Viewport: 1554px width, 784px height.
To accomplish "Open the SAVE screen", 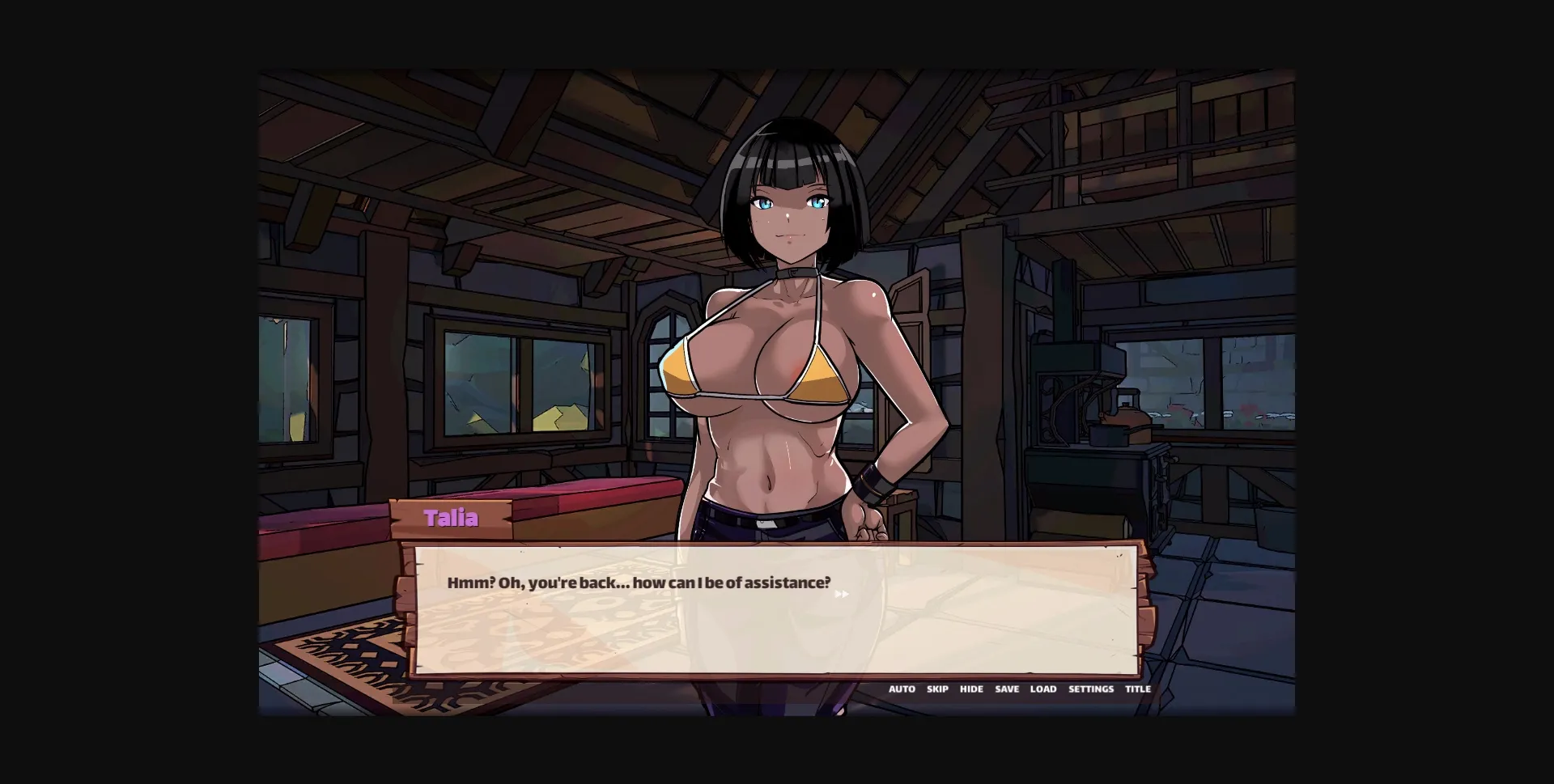I will tap(1007, 689).
